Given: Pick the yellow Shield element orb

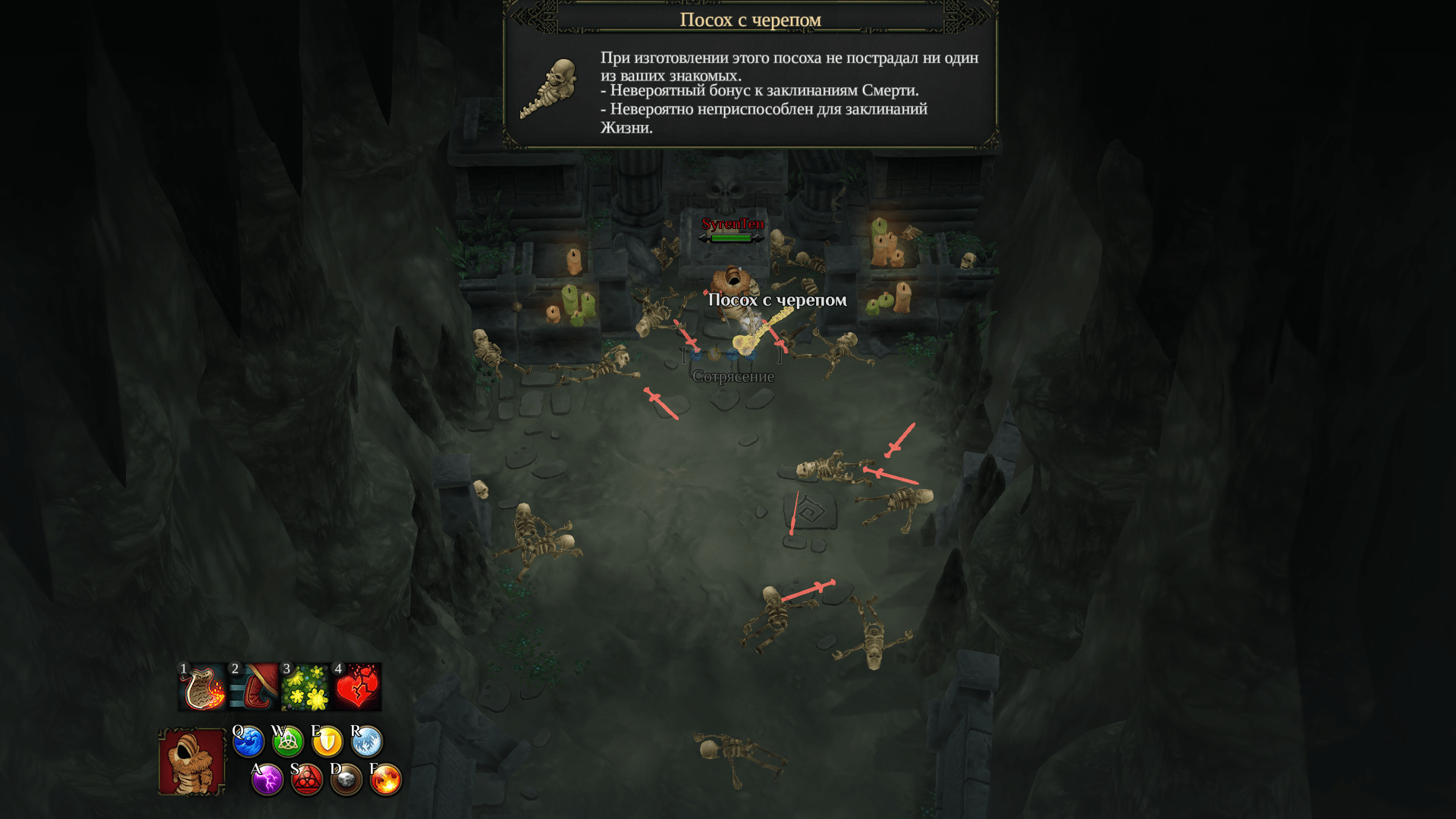Looking at the screenshot, I should (x=328, y=742).
